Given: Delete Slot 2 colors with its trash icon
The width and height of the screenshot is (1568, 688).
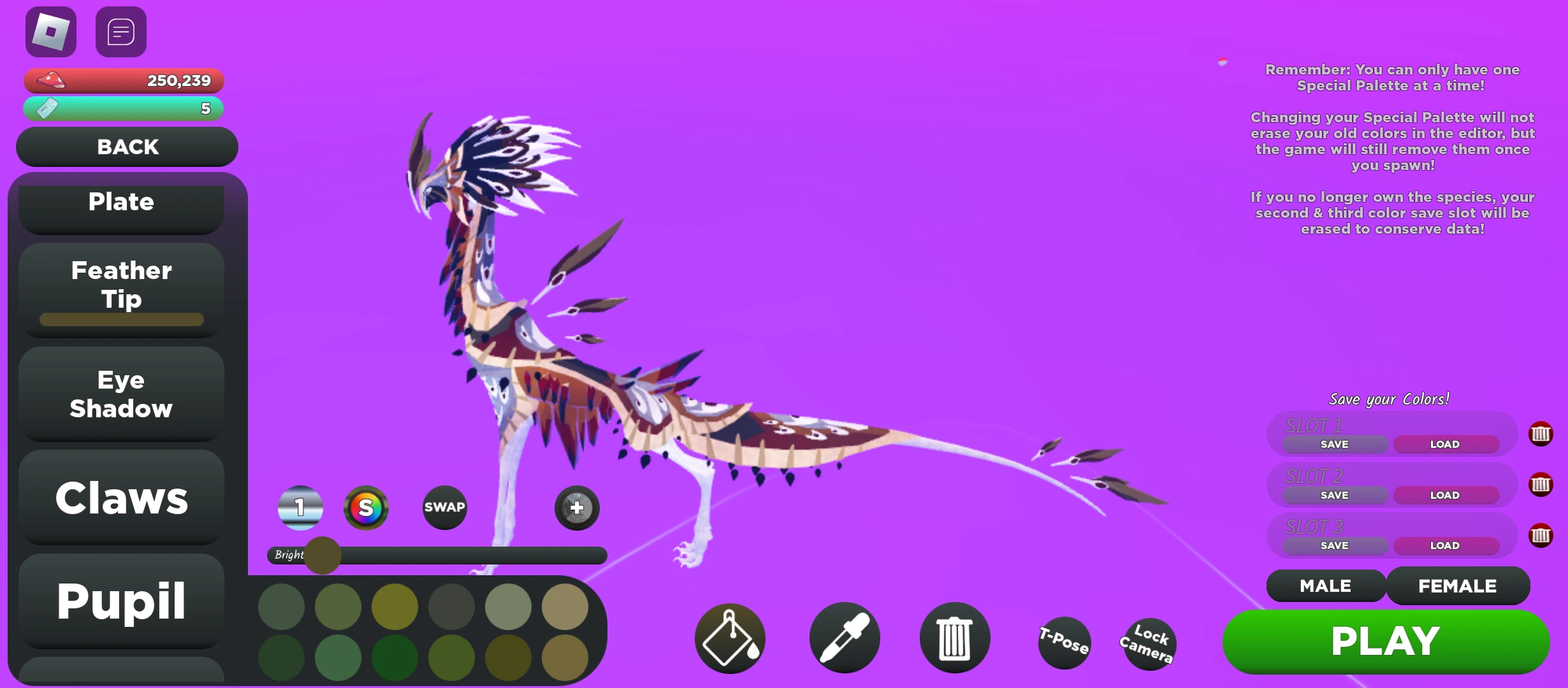Looking at the screenshot, I should click(1541, 485).
